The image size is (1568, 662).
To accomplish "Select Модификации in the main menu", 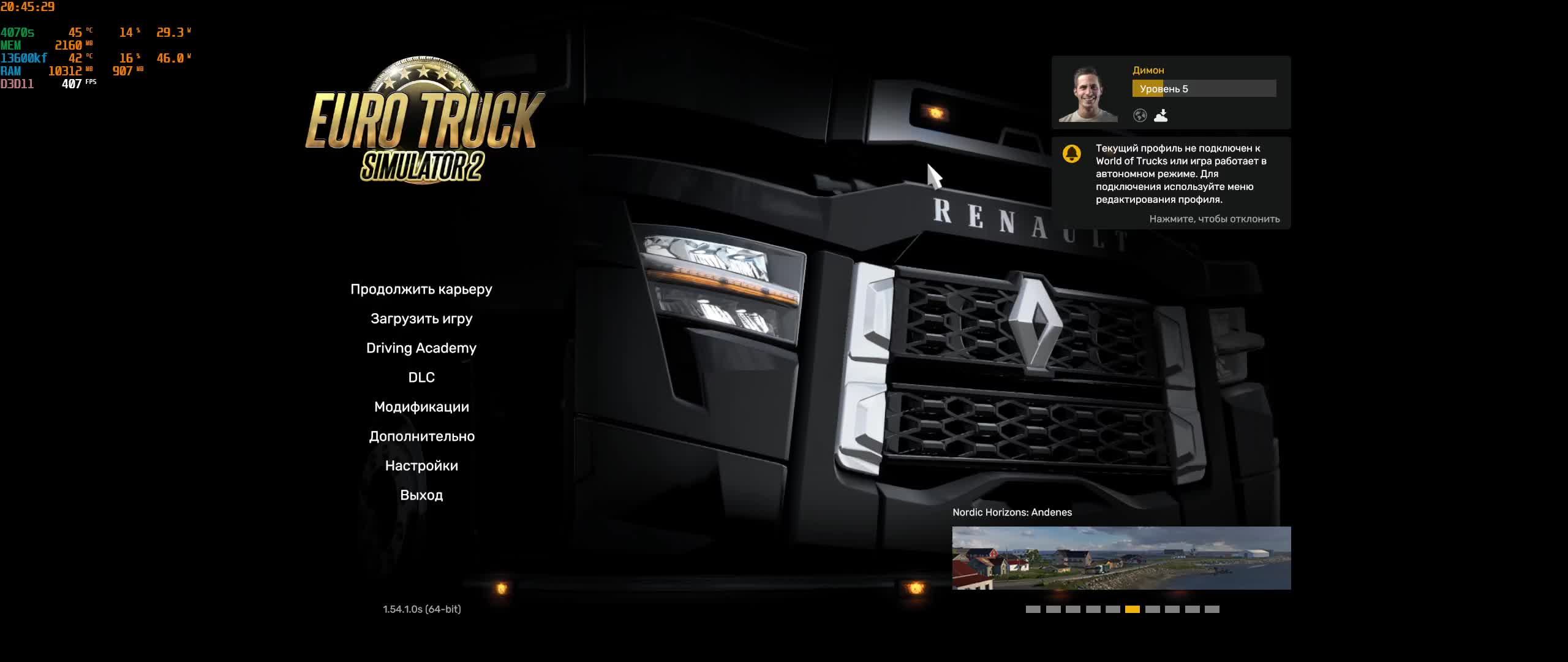I will point(421,406).
